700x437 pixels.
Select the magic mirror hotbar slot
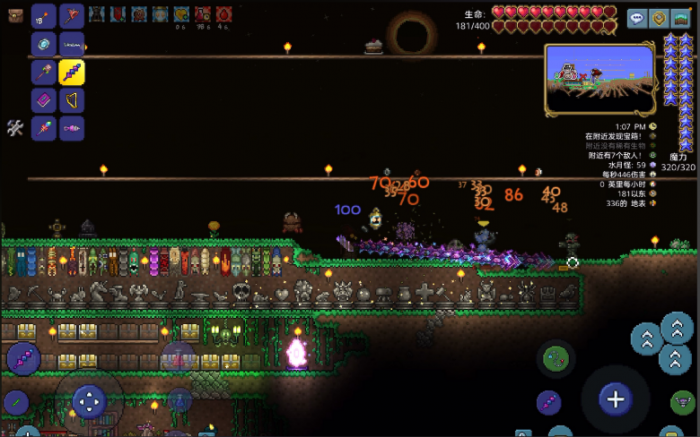pyautogui.click(x=43, y=44)
